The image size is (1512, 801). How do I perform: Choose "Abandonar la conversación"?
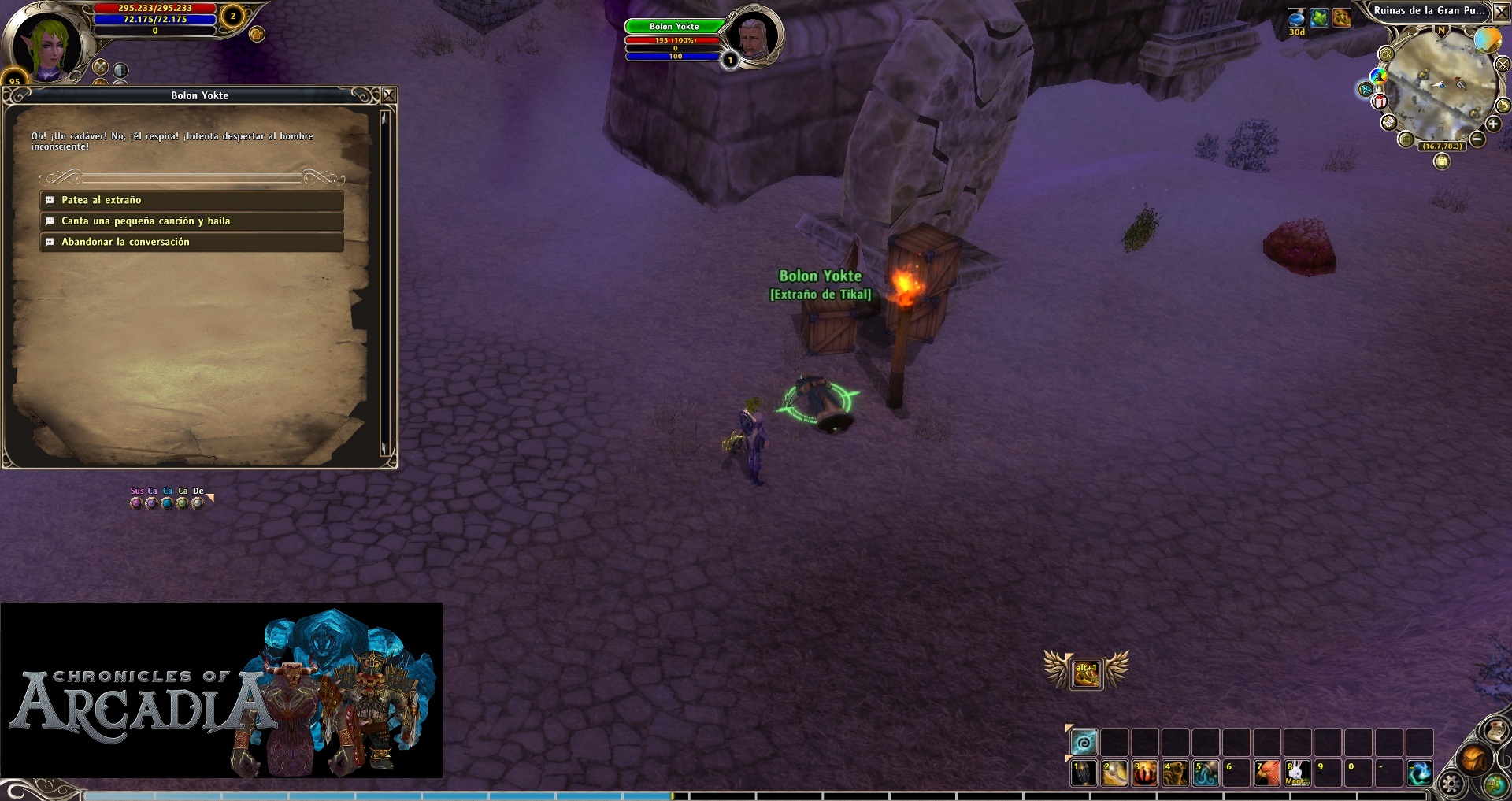[x=191, y=242]
